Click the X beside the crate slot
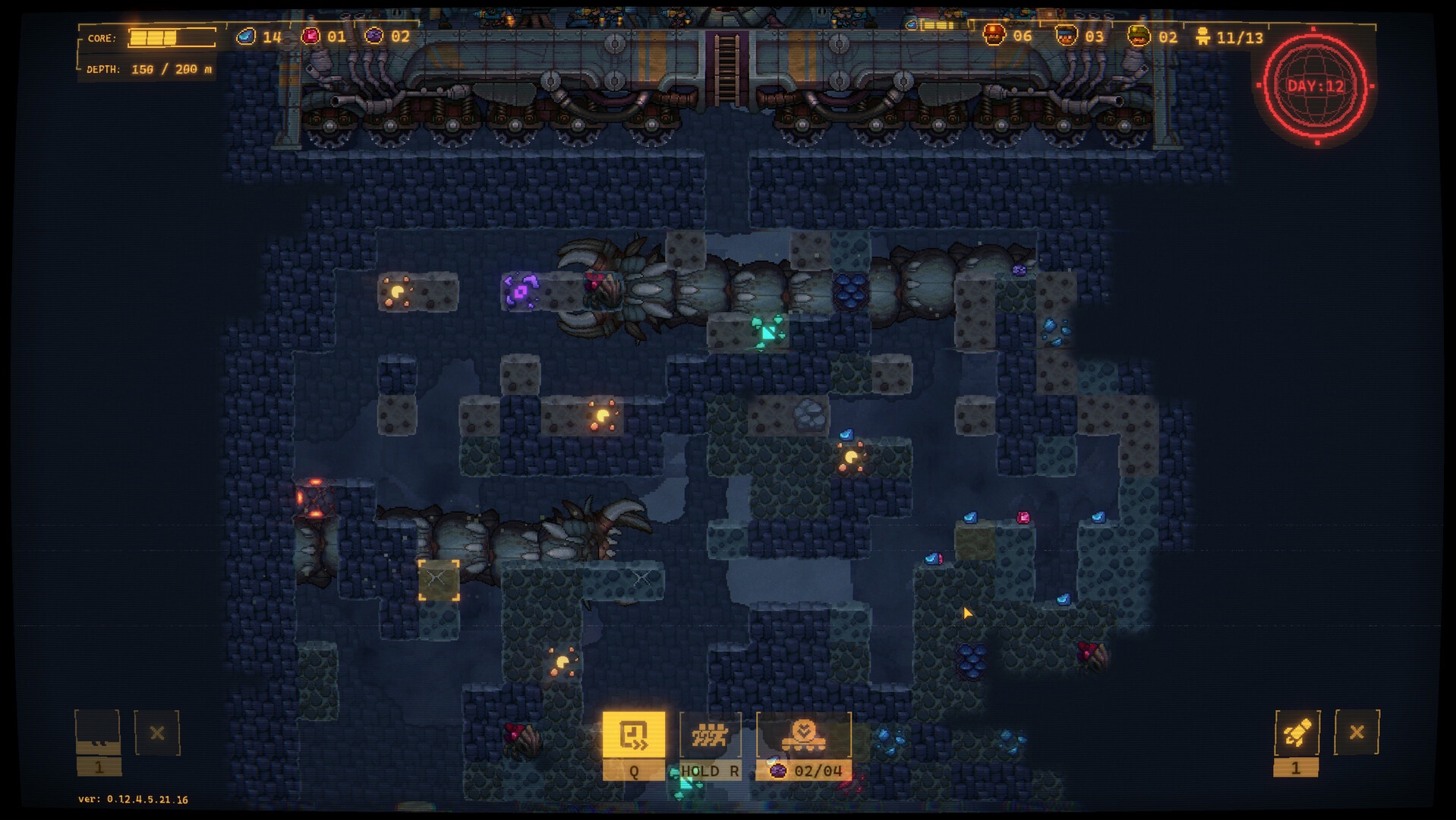1456x820 pixels. tap(157, 733)
